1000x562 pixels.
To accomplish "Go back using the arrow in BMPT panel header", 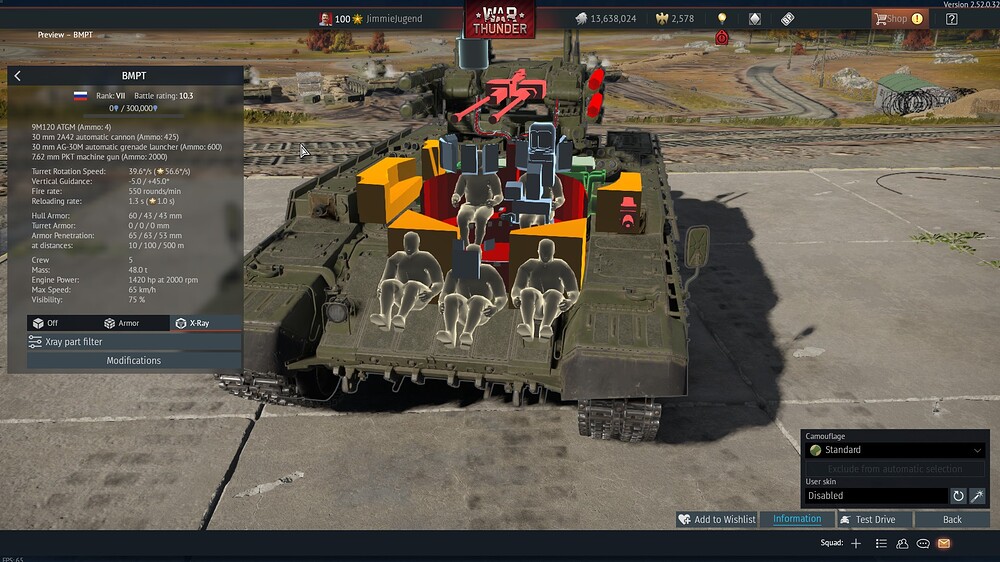I will tap(18, 76).
